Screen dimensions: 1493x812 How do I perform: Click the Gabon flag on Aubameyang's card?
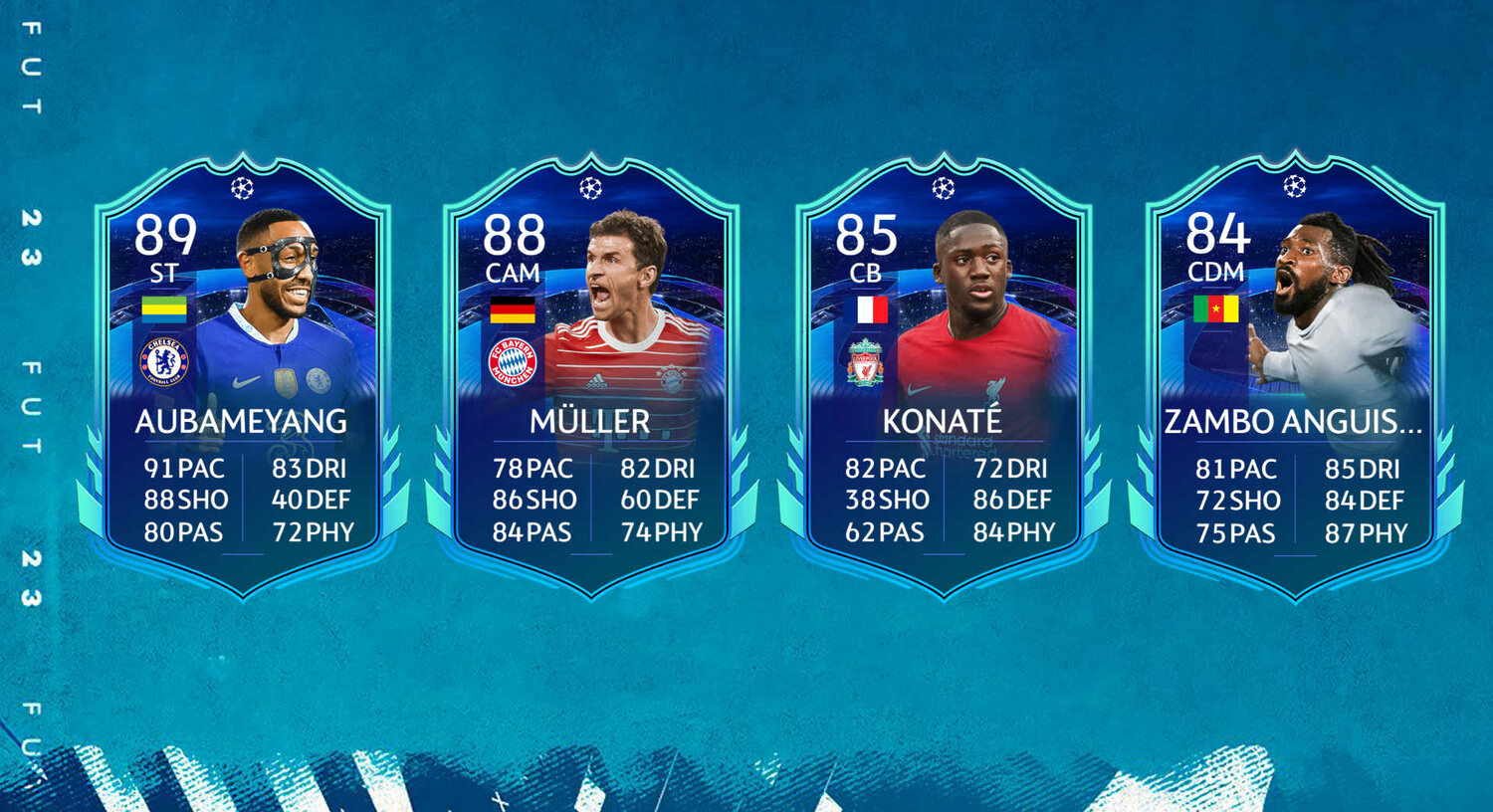[162, 309]
